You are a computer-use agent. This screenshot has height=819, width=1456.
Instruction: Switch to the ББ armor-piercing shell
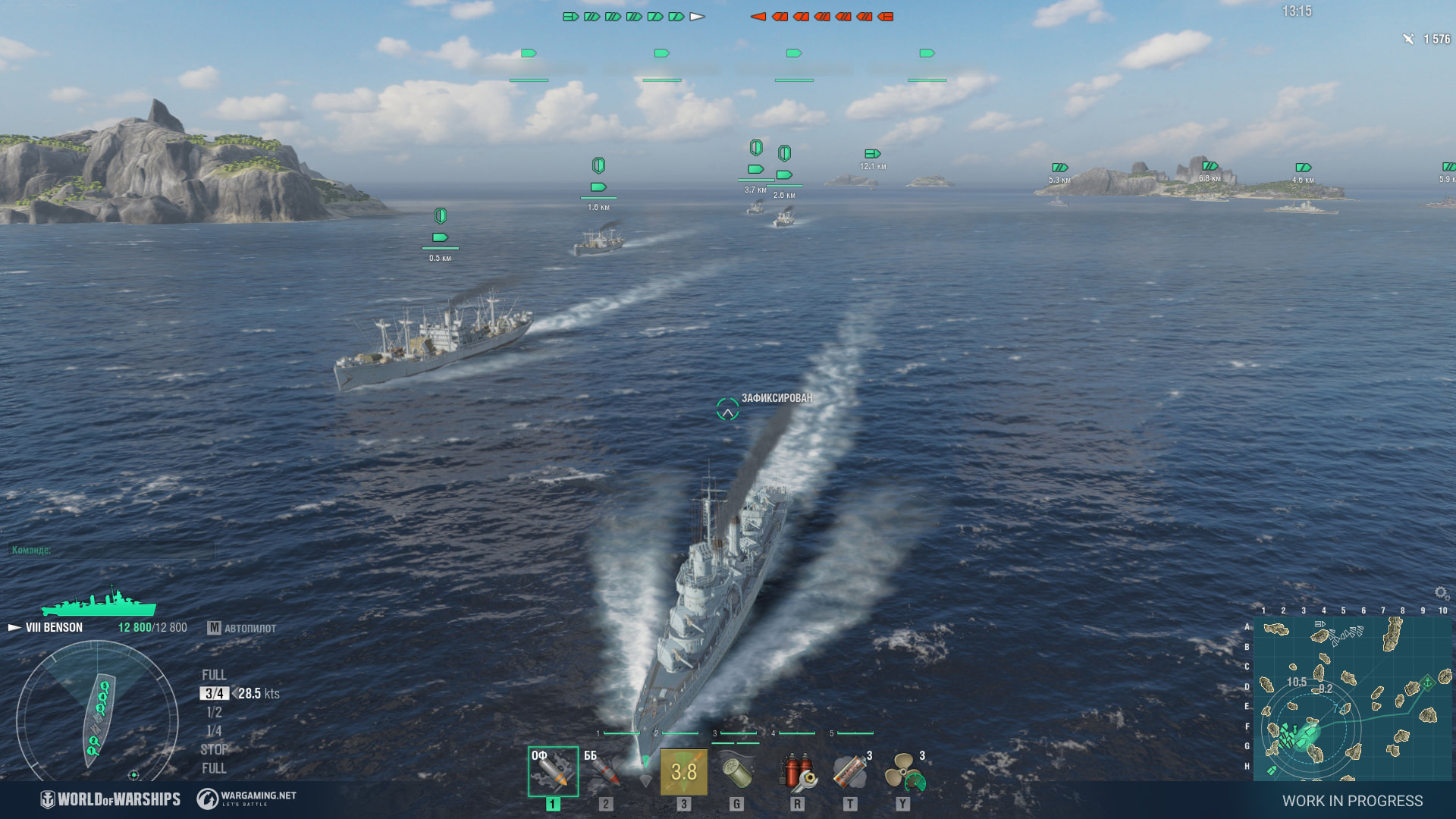[605, 772]
